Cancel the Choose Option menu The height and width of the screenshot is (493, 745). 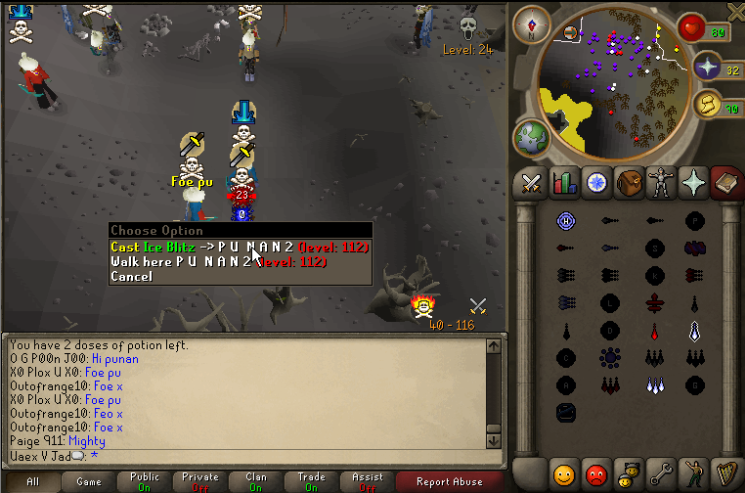pyautogui.click(x=132, y=276)
